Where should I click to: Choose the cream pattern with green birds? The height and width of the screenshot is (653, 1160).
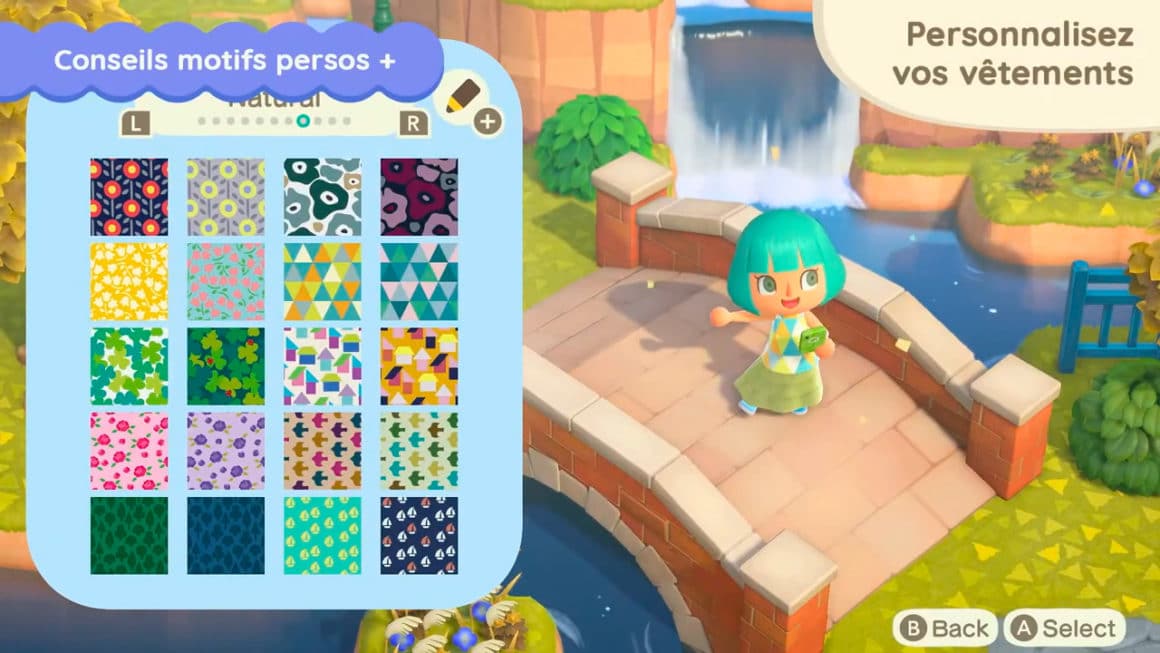pyautogui.click(x=419, y=451)
